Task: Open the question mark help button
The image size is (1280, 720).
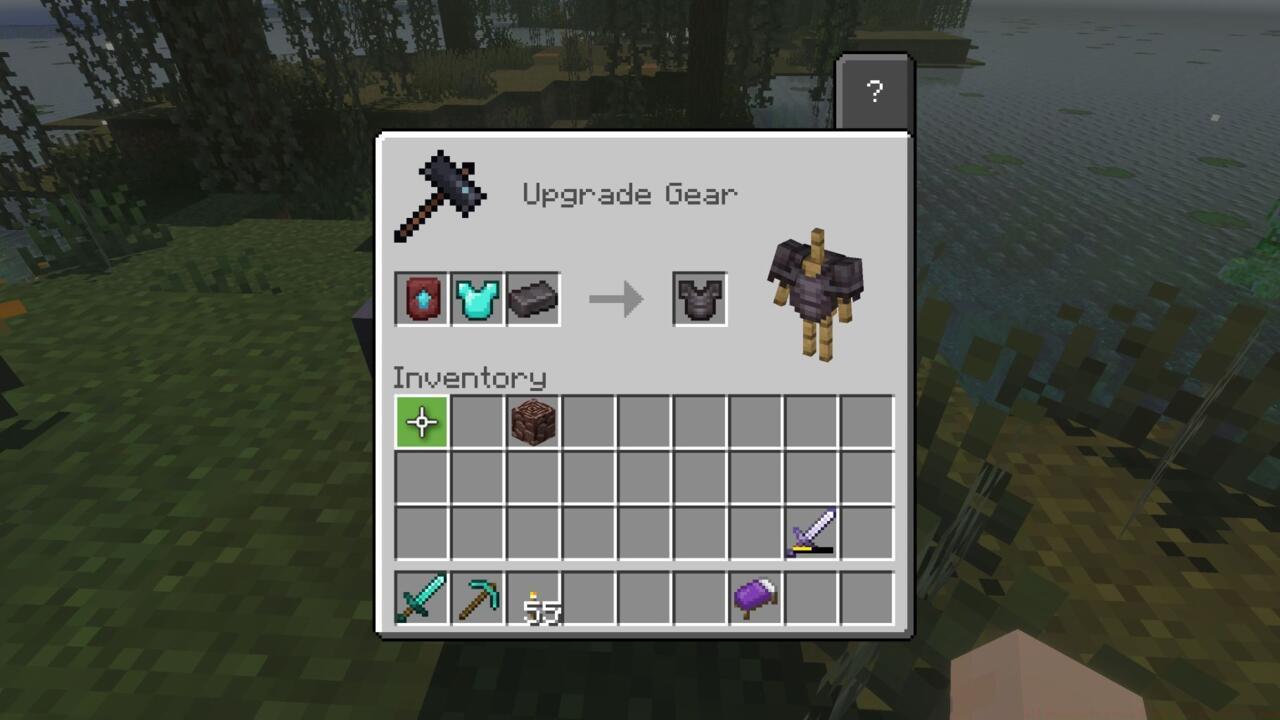Action: pyautogui.click(x=875, y=92)
